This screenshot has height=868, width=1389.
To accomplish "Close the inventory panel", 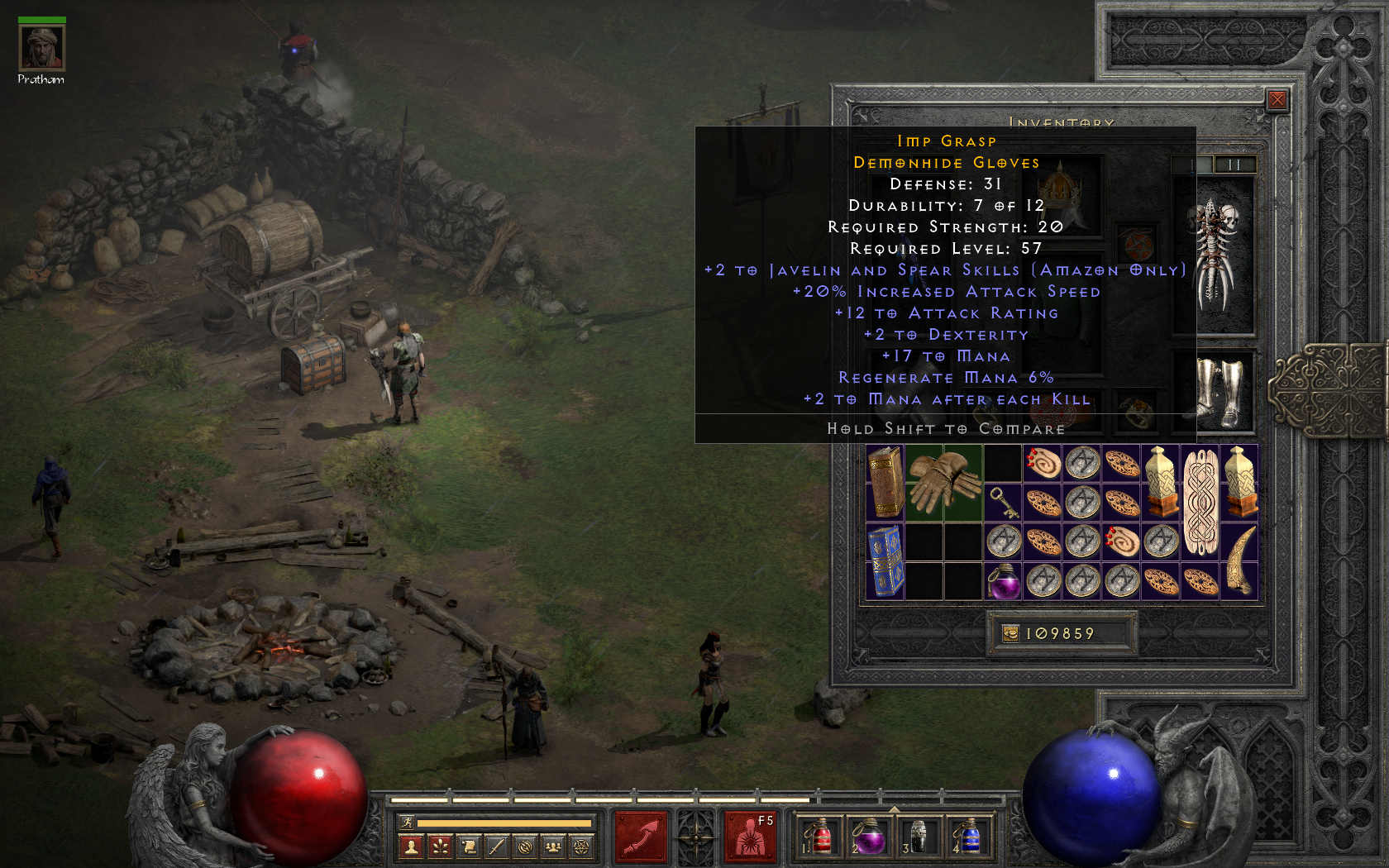I will tap(1277, 100).
